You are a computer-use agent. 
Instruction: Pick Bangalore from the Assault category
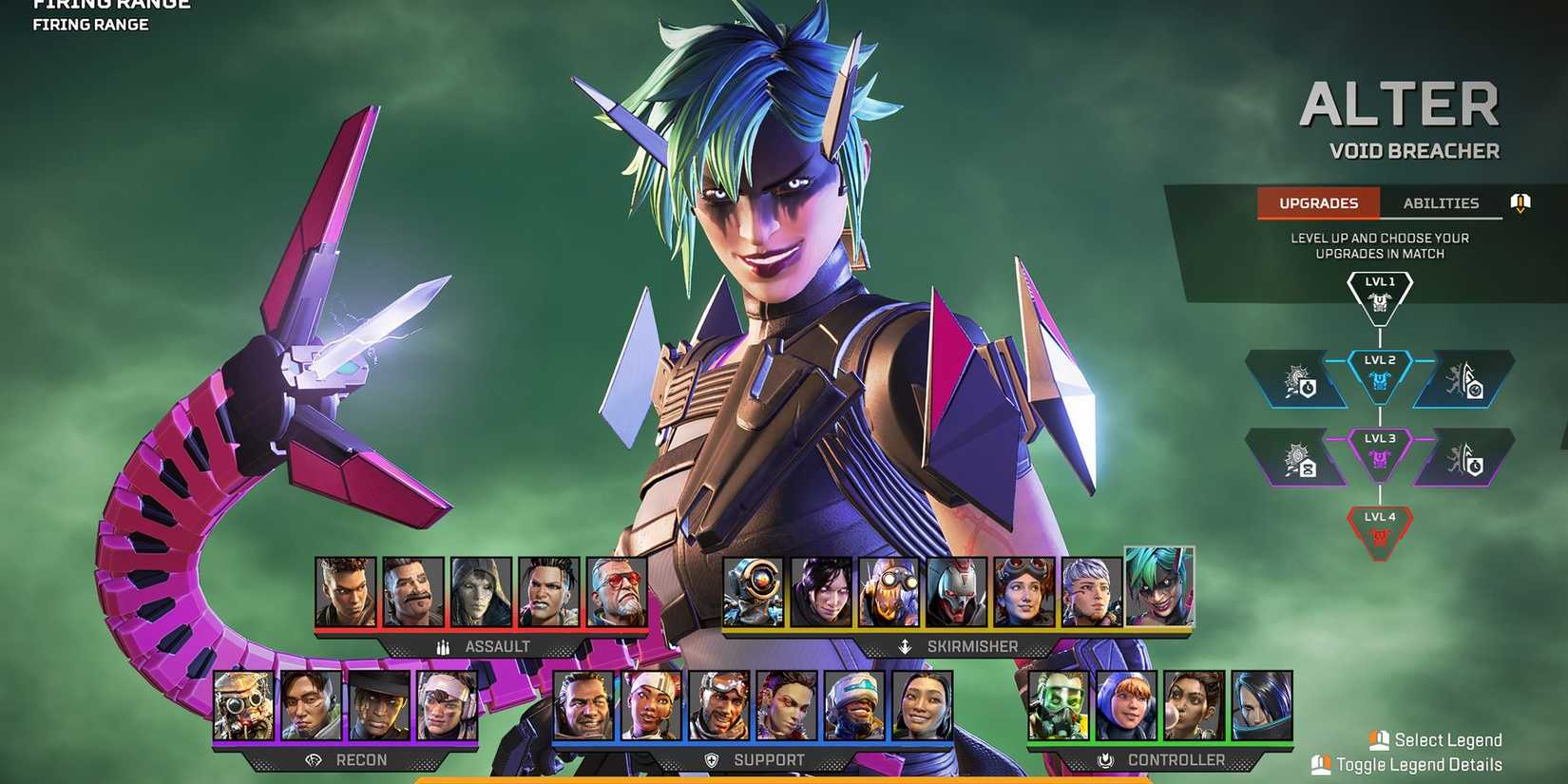(x=347, y=589)
